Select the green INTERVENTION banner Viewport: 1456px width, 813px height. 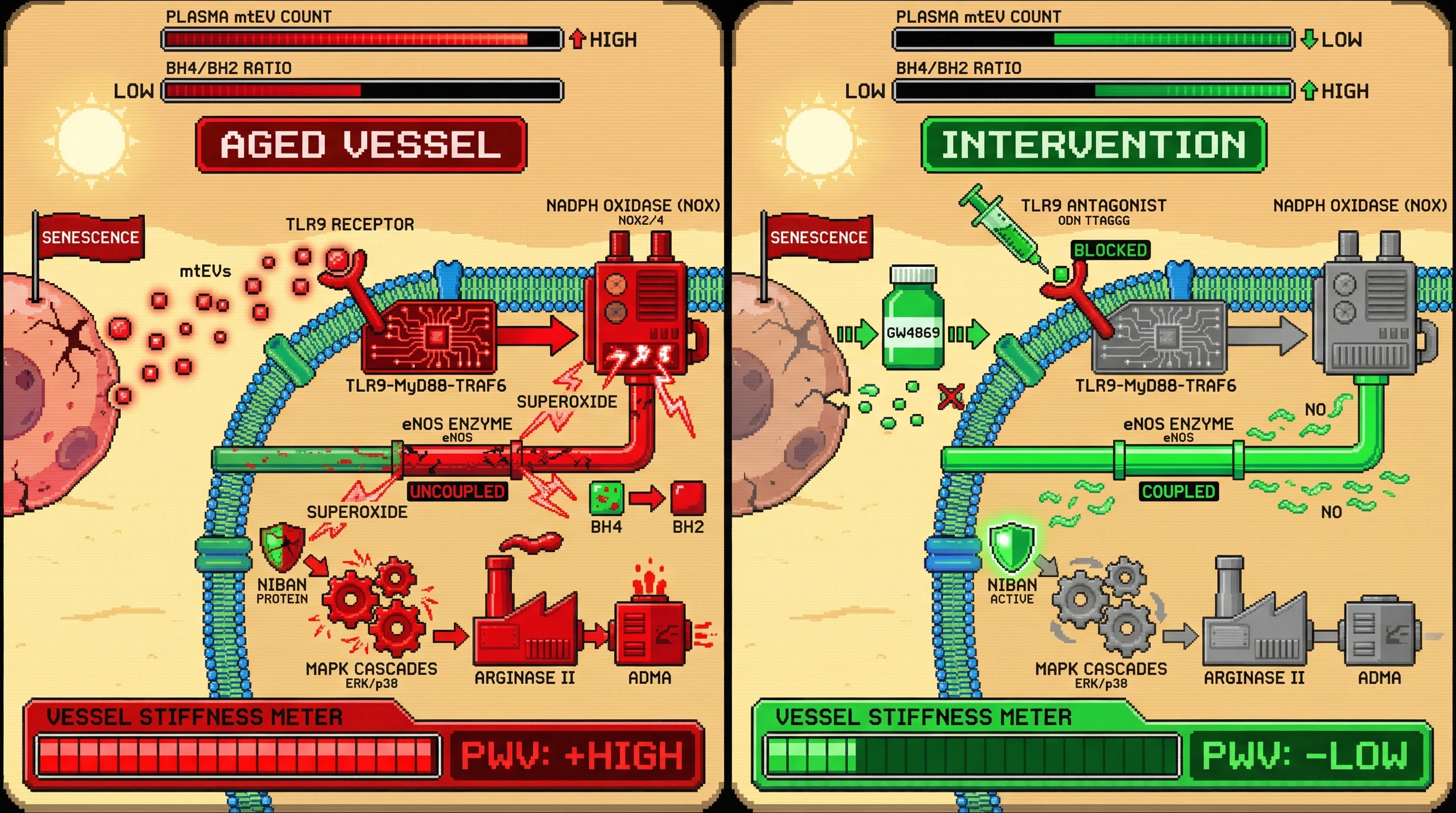[x=1093, y=144]
